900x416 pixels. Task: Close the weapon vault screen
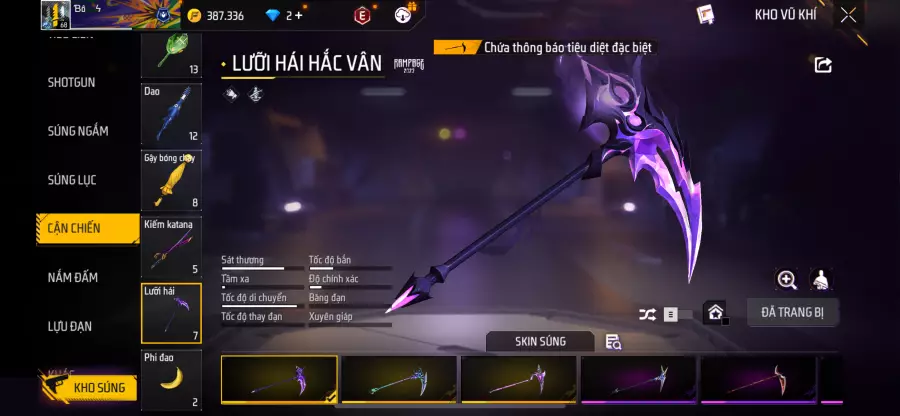click(x=848, y=15)
